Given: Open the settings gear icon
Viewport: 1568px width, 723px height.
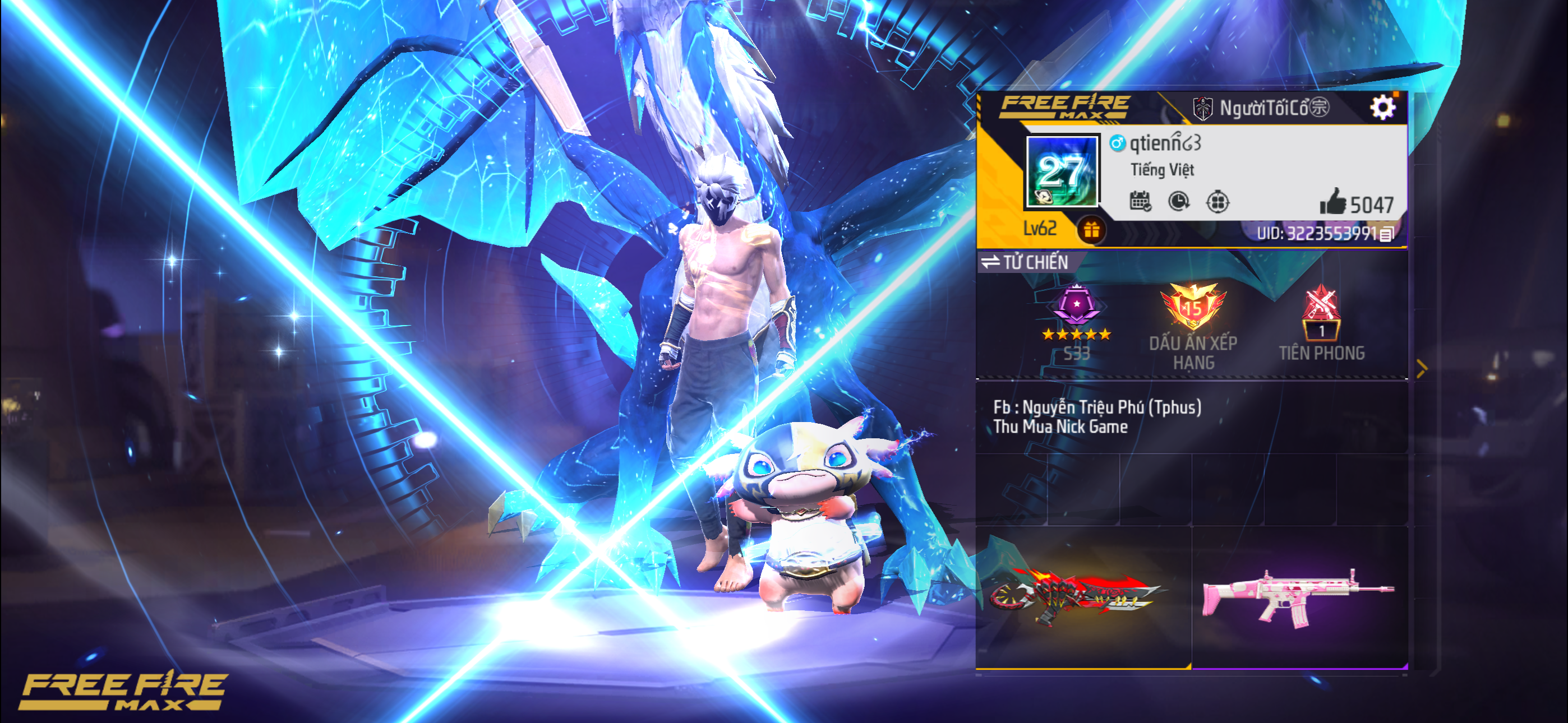Looking at the screenshot, I should pos(1385,106).
